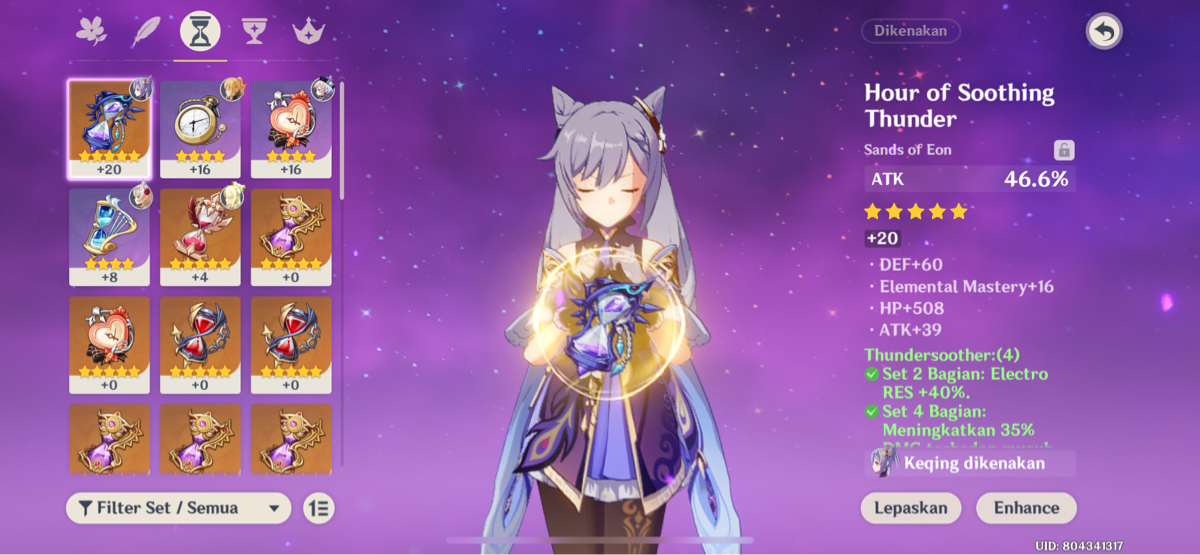Switch to the Goblet of Eonothem tab
This screenshot has width=1200, height=555.
coord(254,32)
